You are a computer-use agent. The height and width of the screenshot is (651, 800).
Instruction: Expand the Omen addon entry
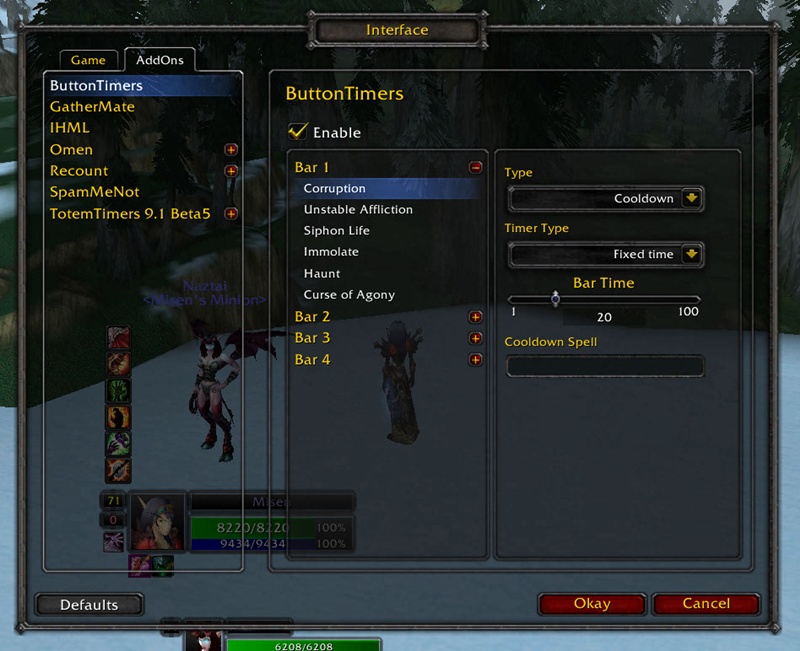pos(231,150)
